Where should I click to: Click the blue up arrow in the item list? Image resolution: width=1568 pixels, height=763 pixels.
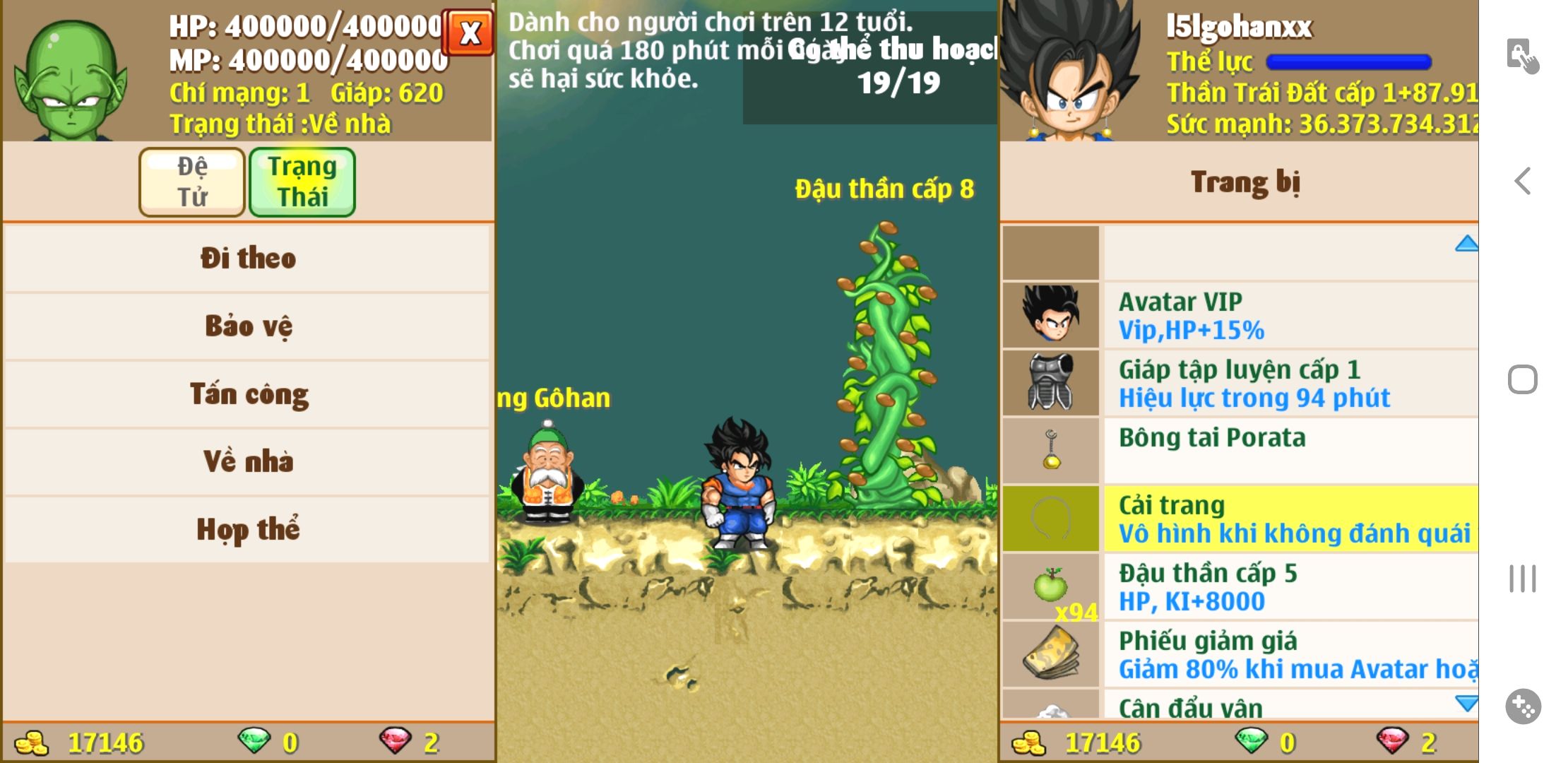pos(1466,244)
